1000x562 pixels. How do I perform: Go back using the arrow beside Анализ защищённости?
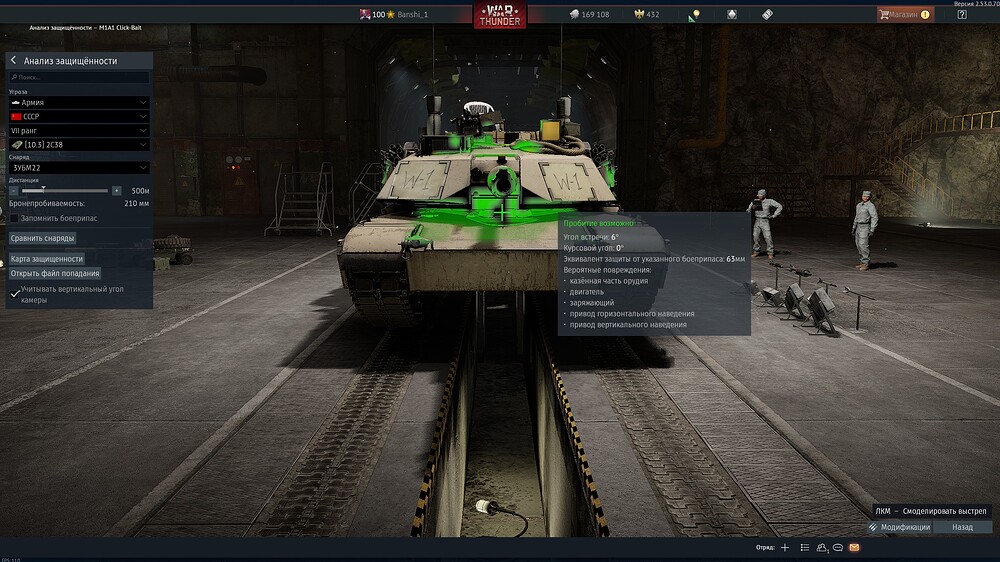coord(13,61)
